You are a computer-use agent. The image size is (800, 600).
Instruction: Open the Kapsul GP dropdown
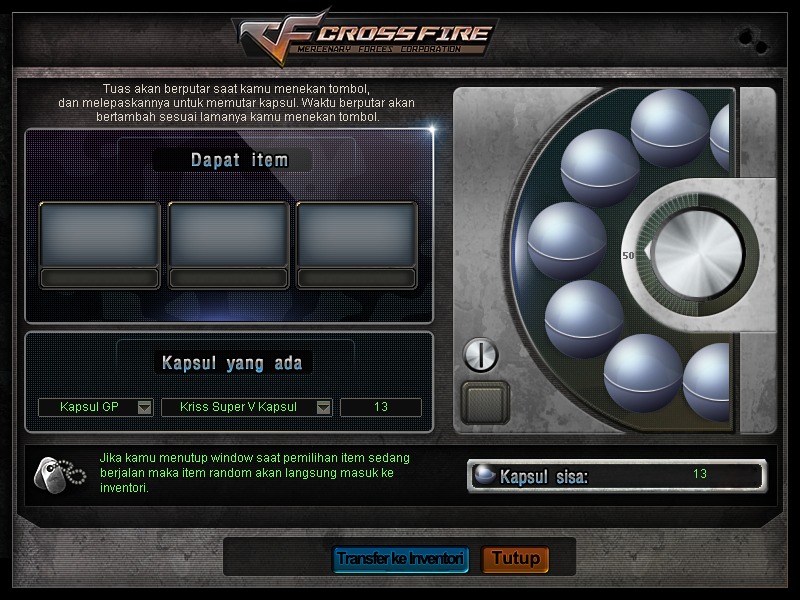coord(144,407)
